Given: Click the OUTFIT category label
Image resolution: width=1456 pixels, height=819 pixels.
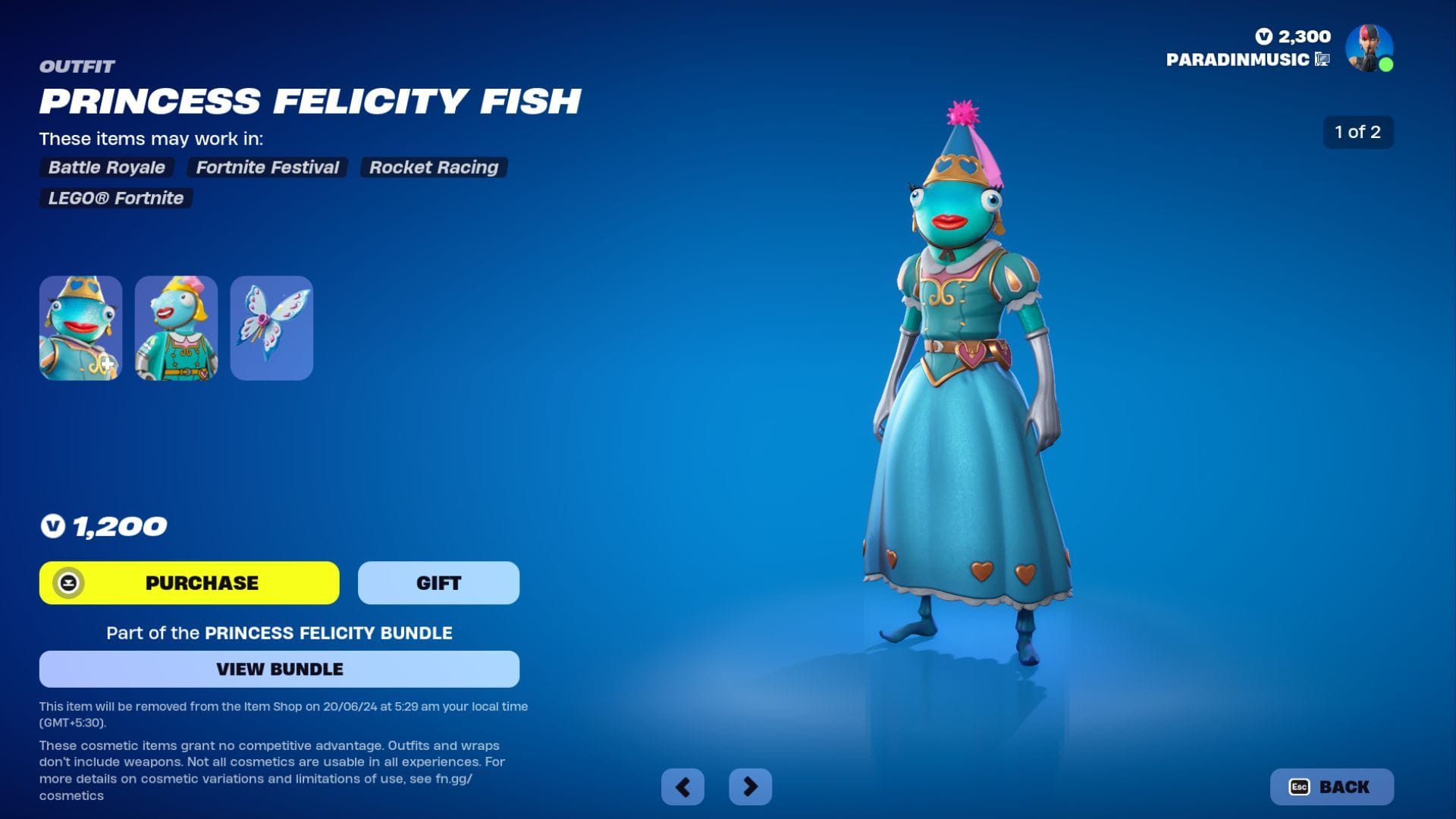Looking at the screenshot, I should 77,67.
